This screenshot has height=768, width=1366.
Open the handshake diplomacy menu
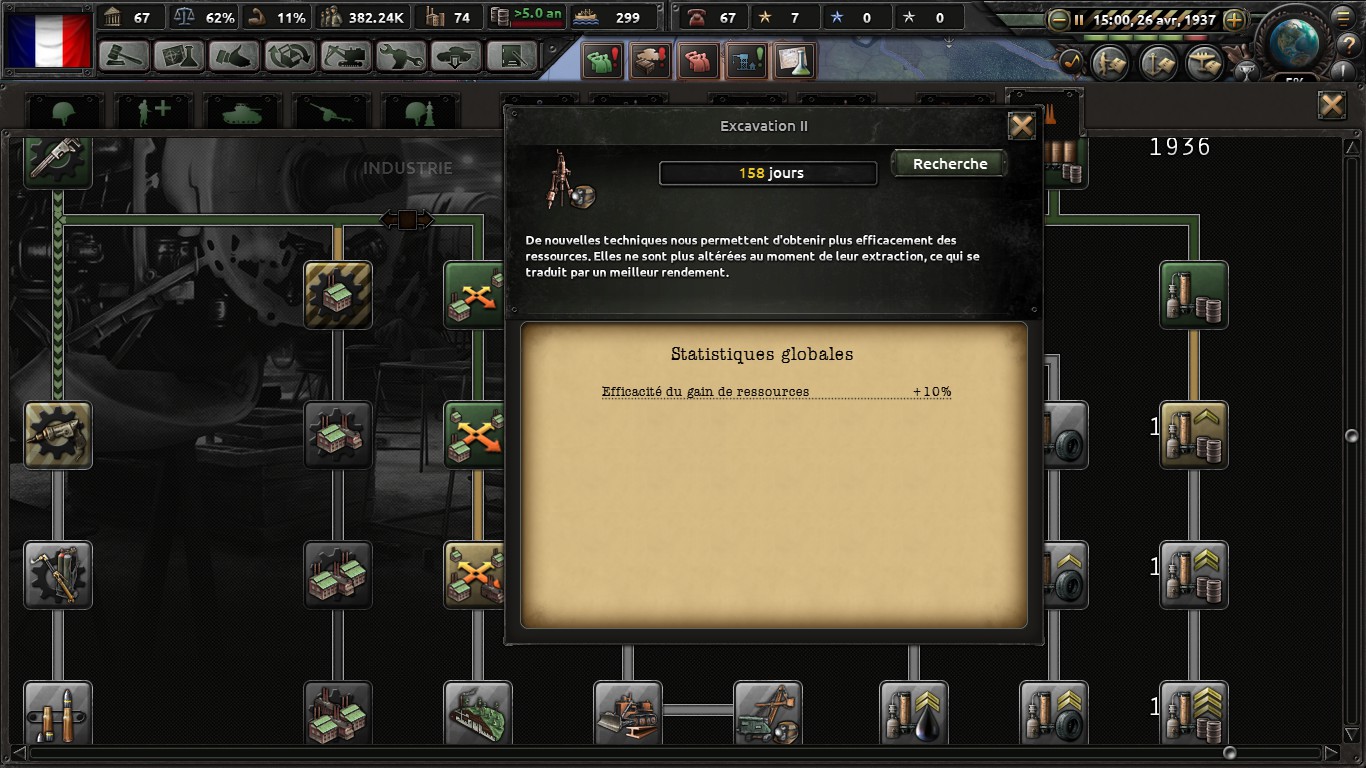coord(235,56)
